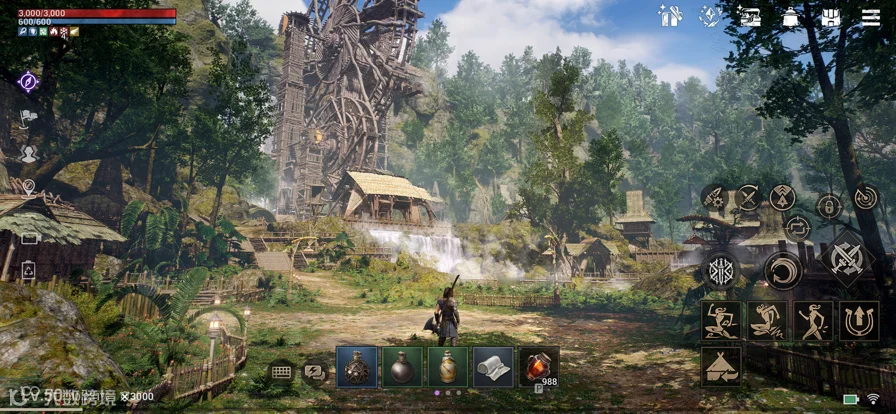Use the dark round flask slot
Viewport: 896px width, 414px height.
coord(403,367)
